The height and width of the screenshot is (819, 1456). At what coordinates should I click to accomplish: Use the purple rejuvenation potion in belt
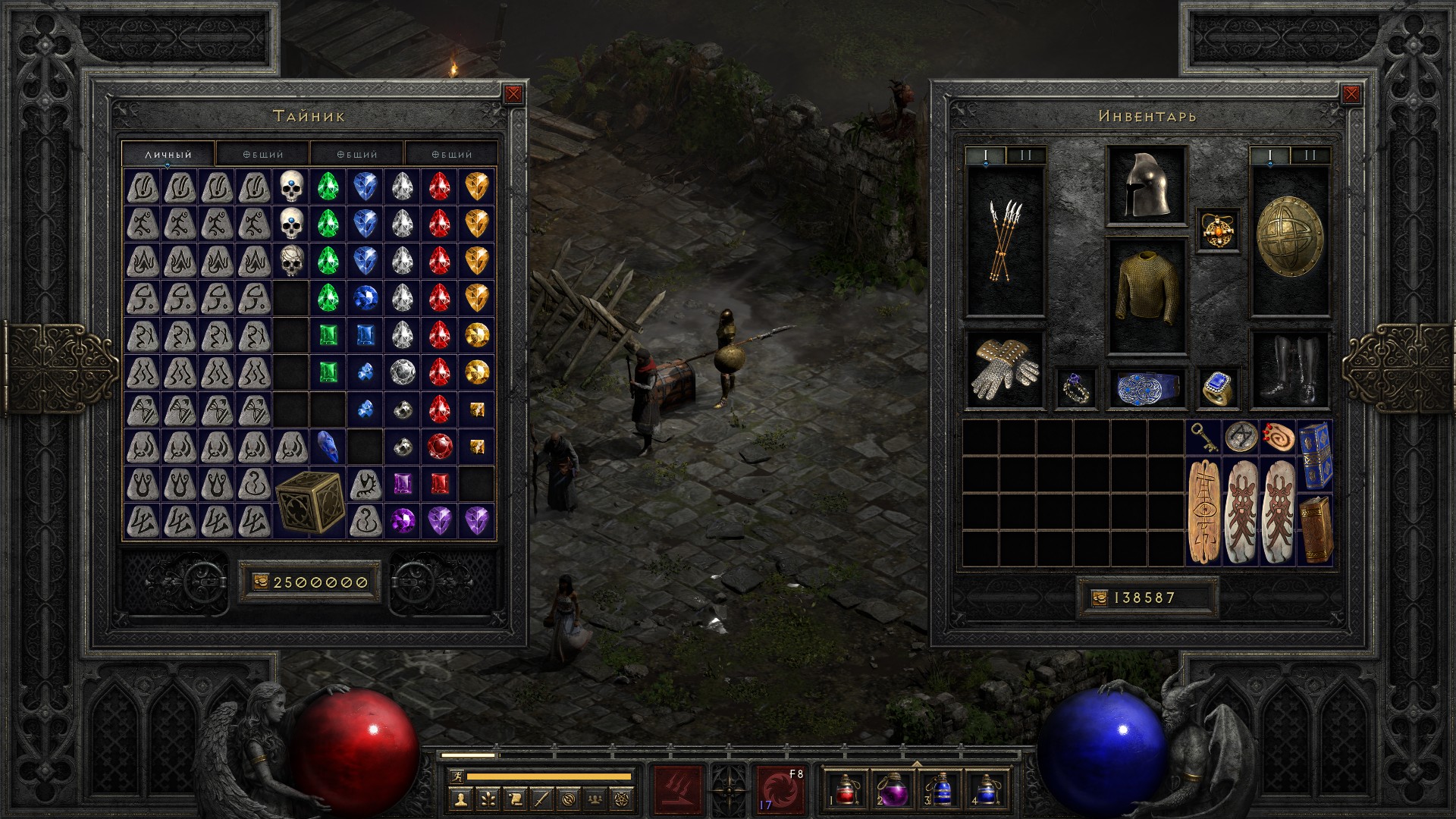click(892, 789)
